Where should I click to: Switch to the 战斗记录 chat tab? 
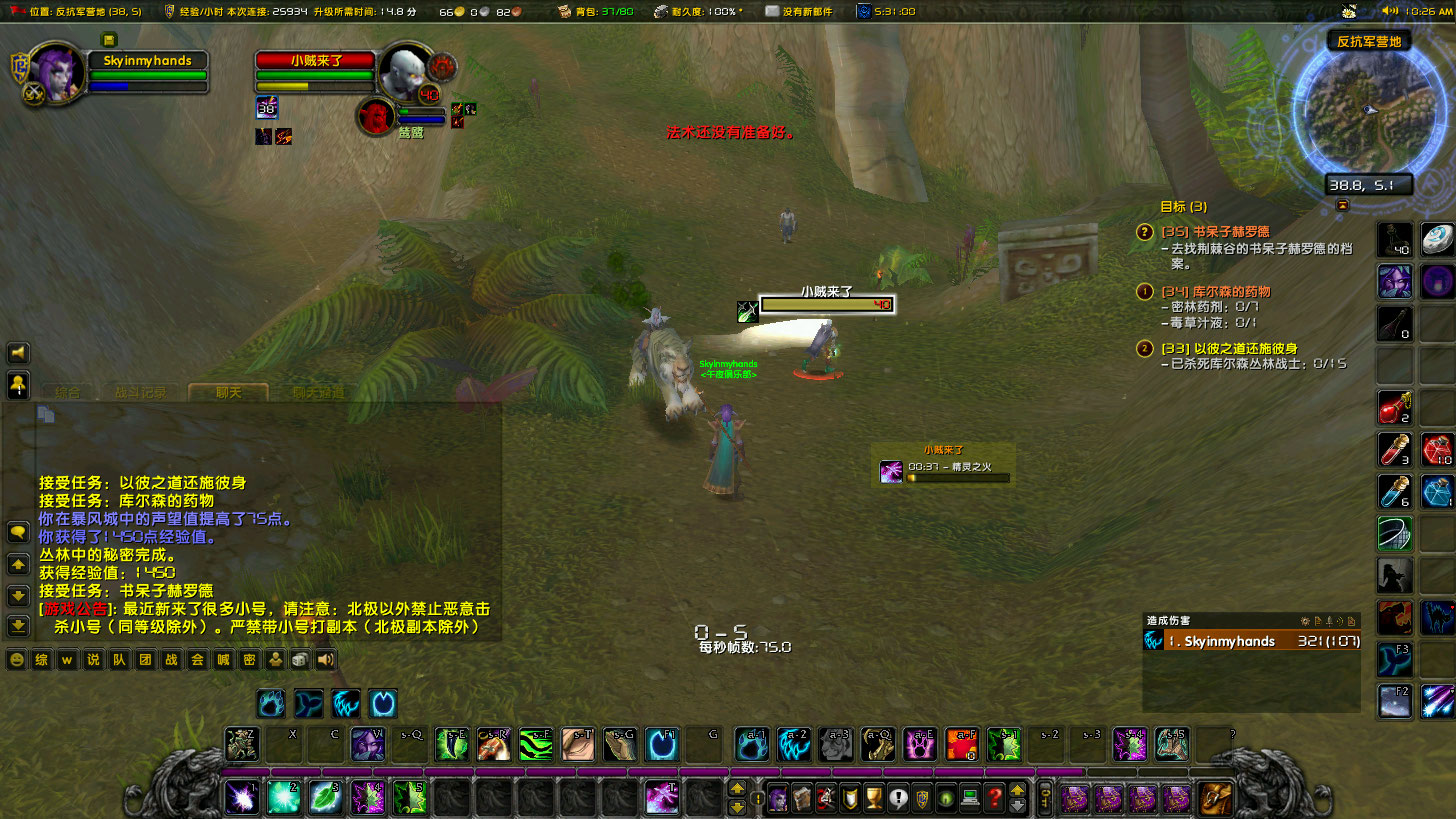(x=141, y=392)
